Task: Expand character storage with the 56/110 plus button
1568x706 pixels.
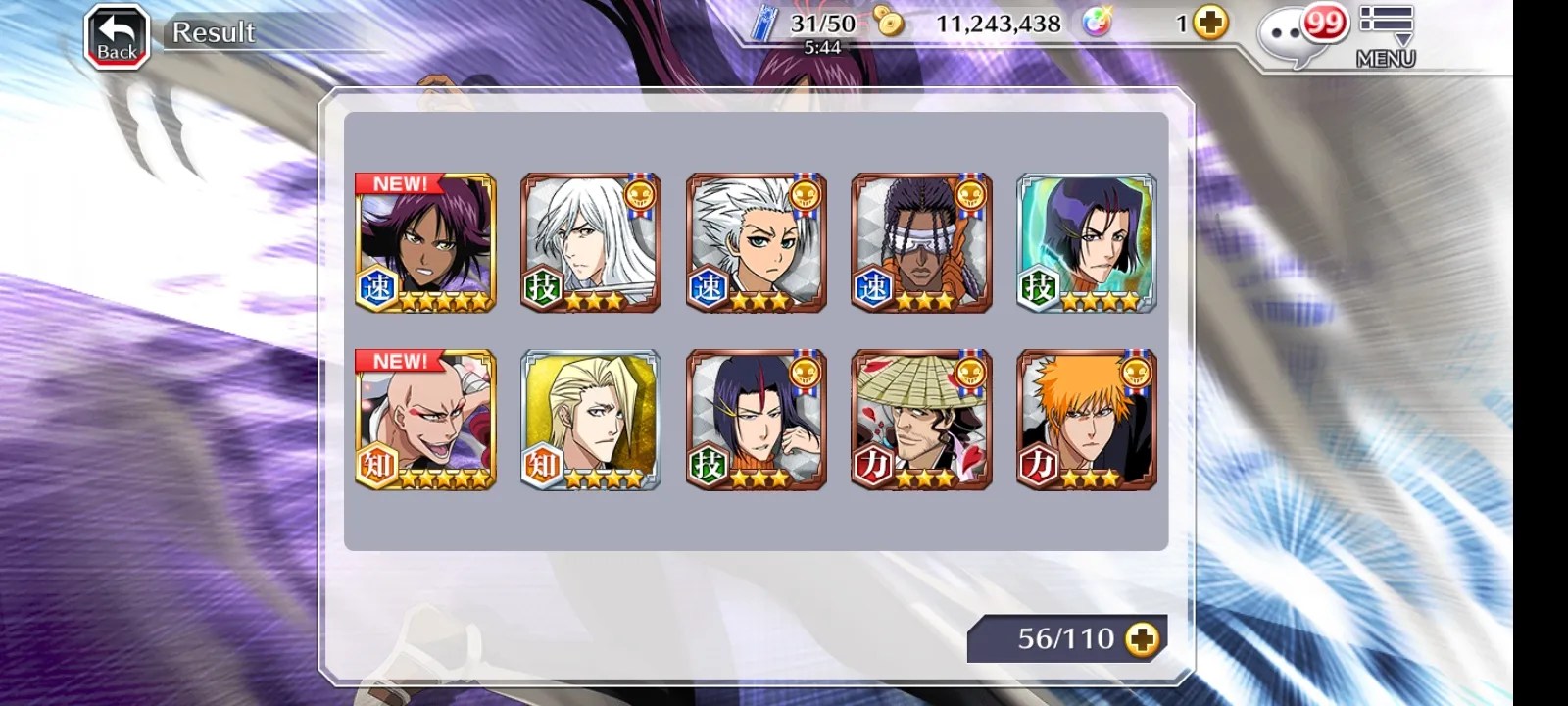Action: (x=1142, y=639)
